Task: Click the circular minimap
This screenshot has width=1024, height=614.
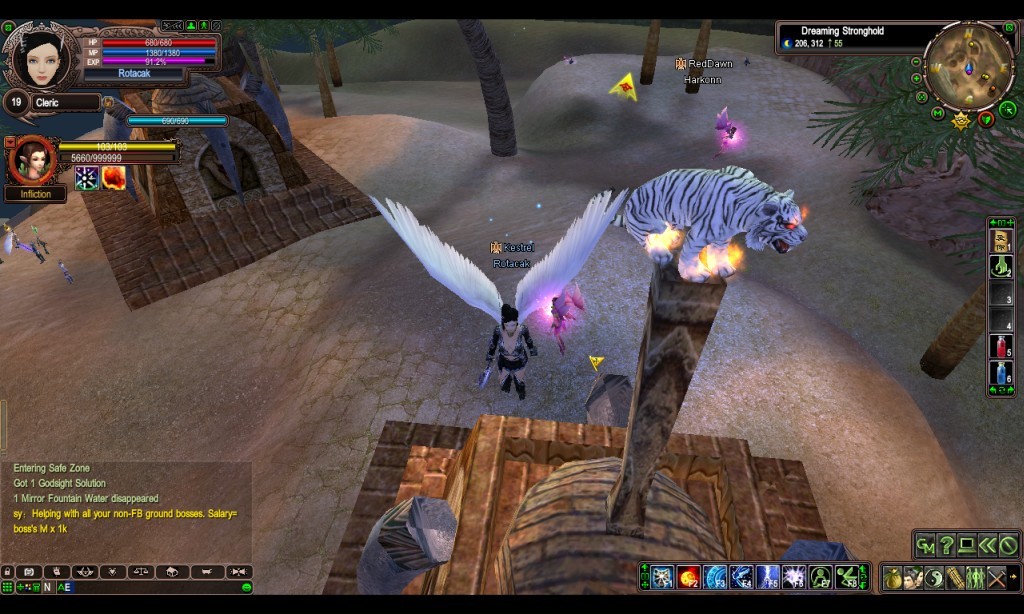Action: tap(968, 66)
